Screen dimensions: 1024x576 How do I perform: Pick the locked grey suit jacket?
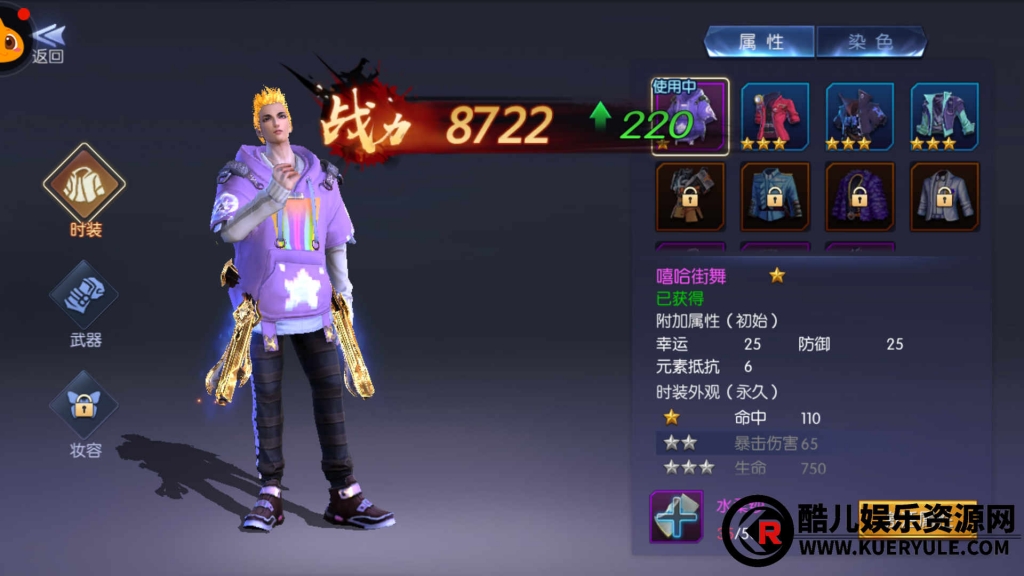click(x=944, y=197)
